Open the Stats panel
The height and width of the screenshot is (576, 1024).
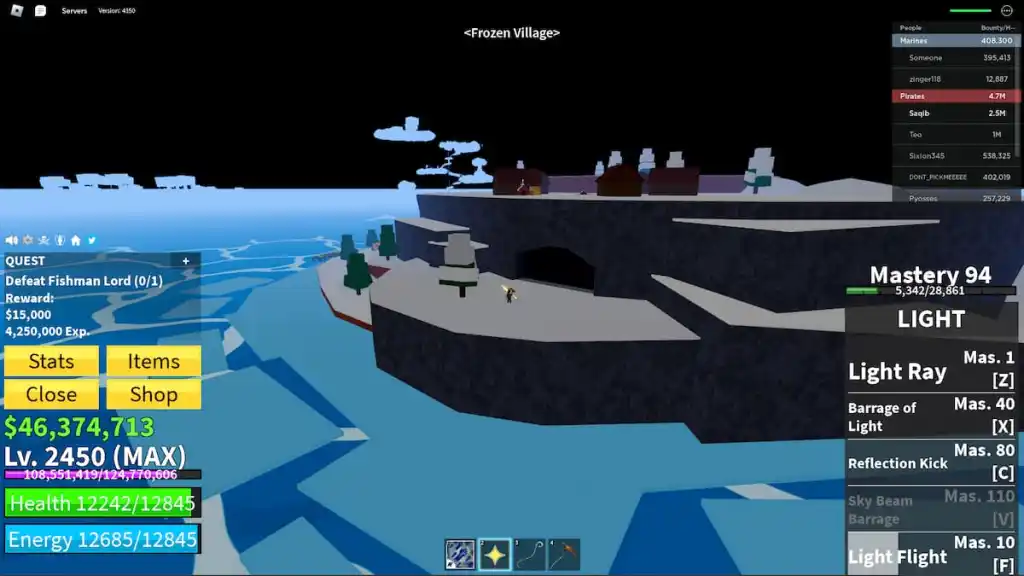point(51,361)
